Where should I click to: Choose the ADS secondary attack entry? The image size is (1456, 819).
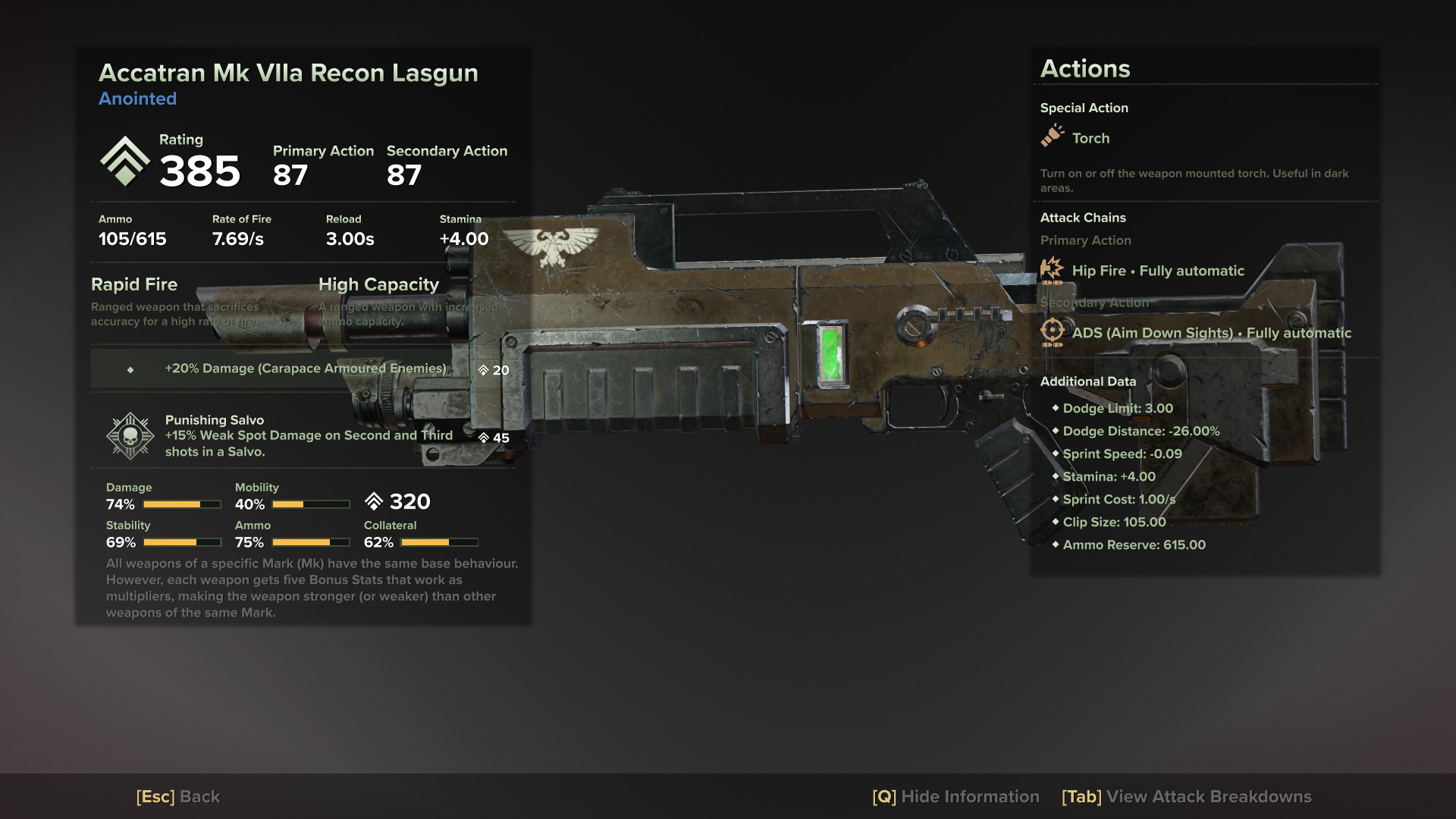click(x=1210, y=333)
